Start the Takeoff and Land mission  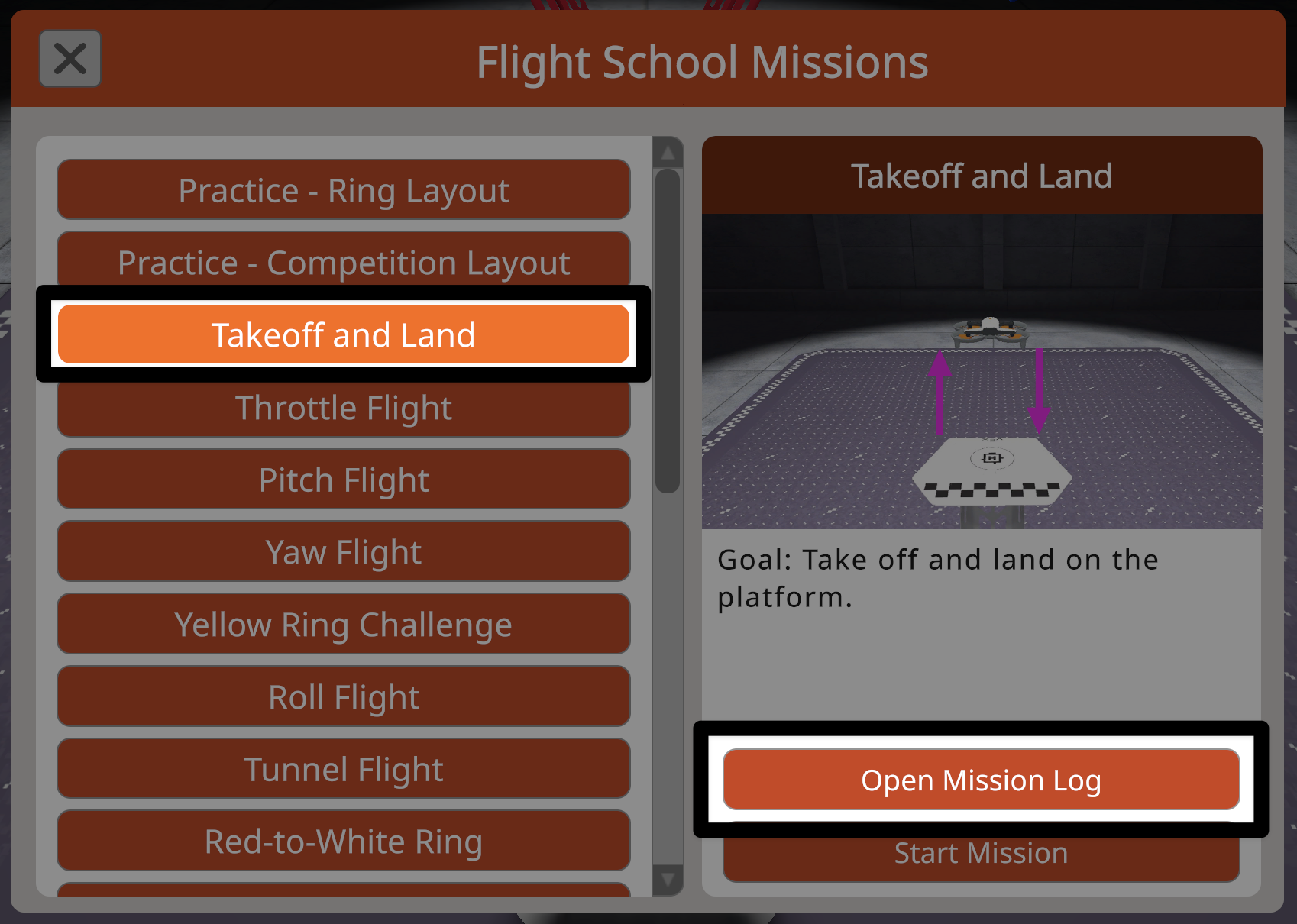pos(981,852)
